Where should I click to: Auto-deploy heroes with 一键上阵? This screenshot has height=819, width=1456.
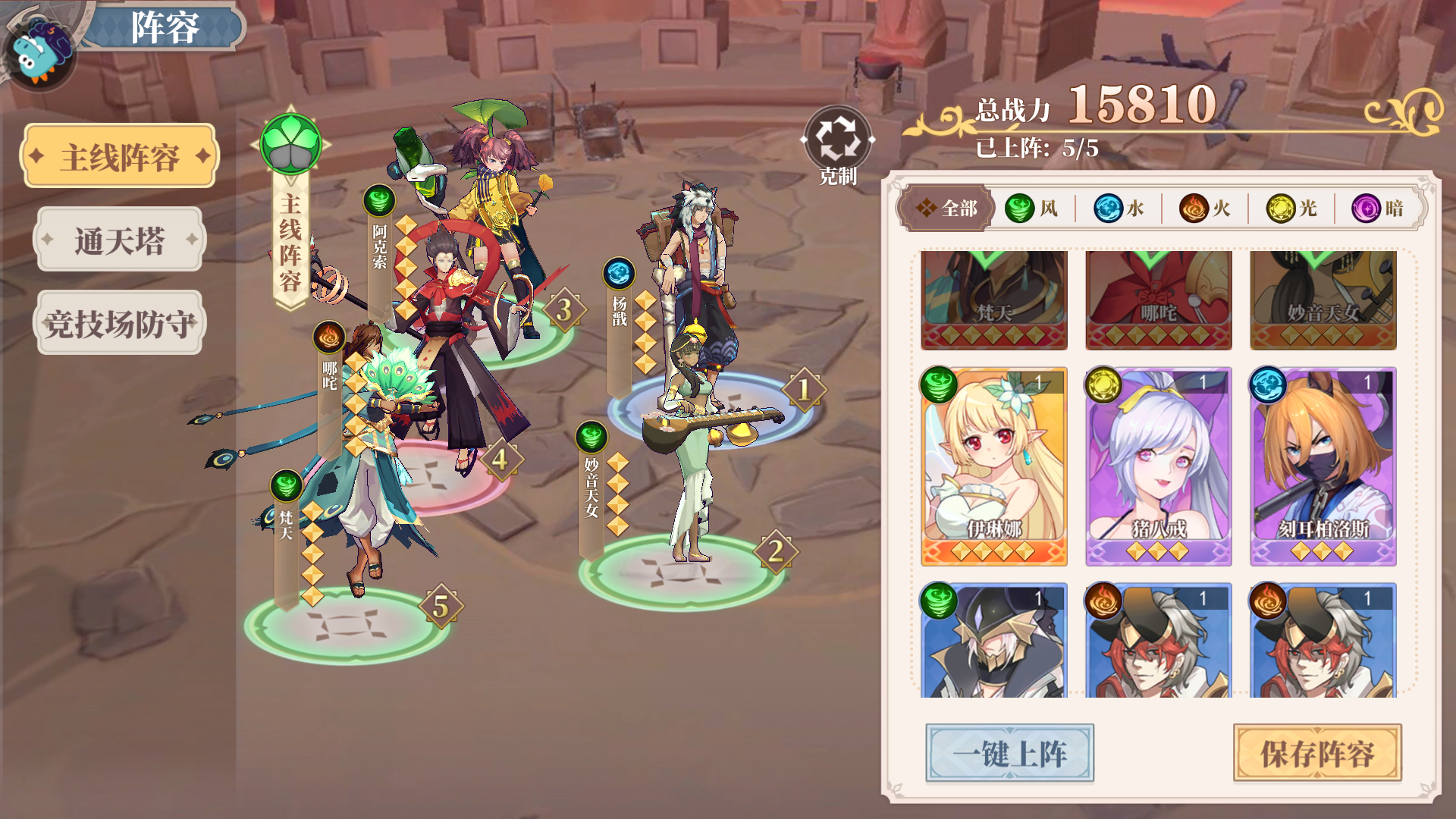[x=1009, y=753]
